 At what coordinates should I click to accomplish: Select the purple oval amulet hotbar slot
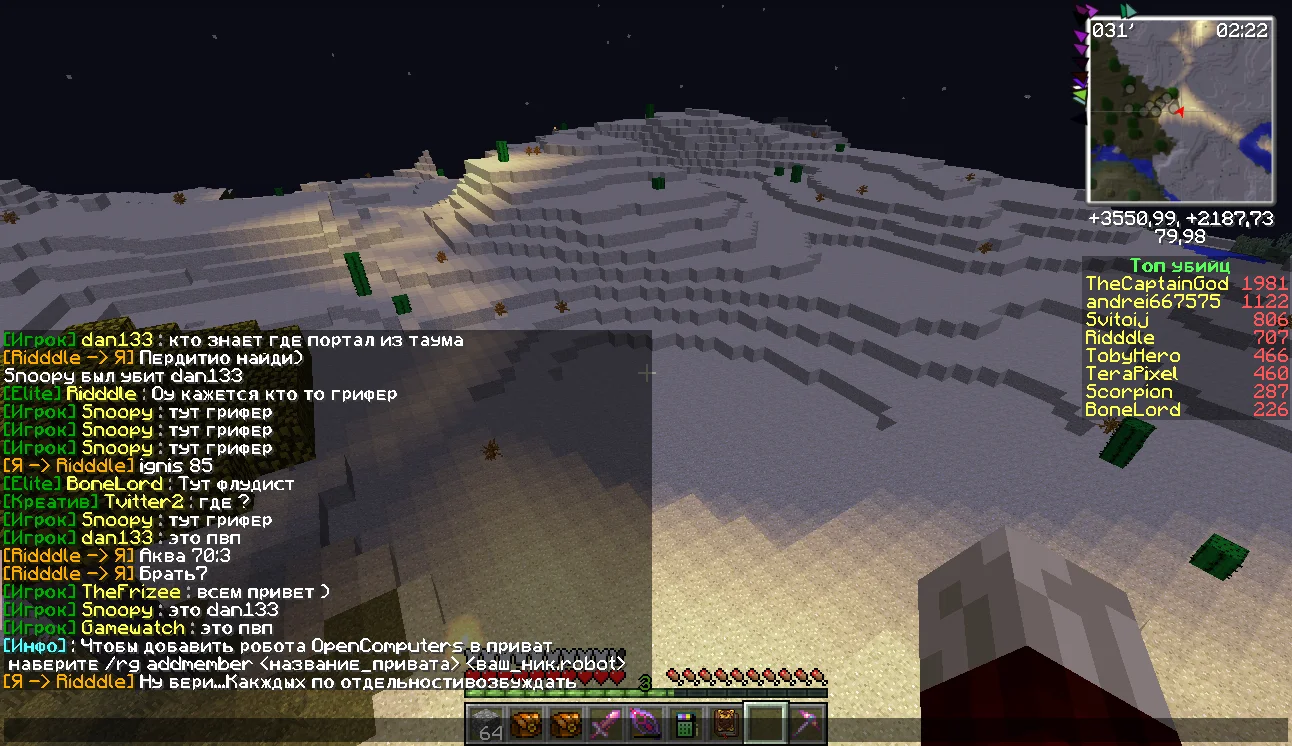pyautogui.click(x=645, y=724)
